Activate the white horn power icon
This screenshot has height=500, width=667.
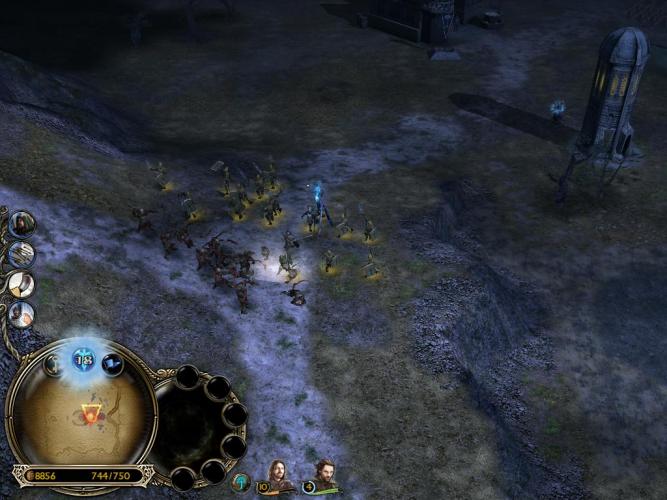pyautogui.click(x=21, y=285)
